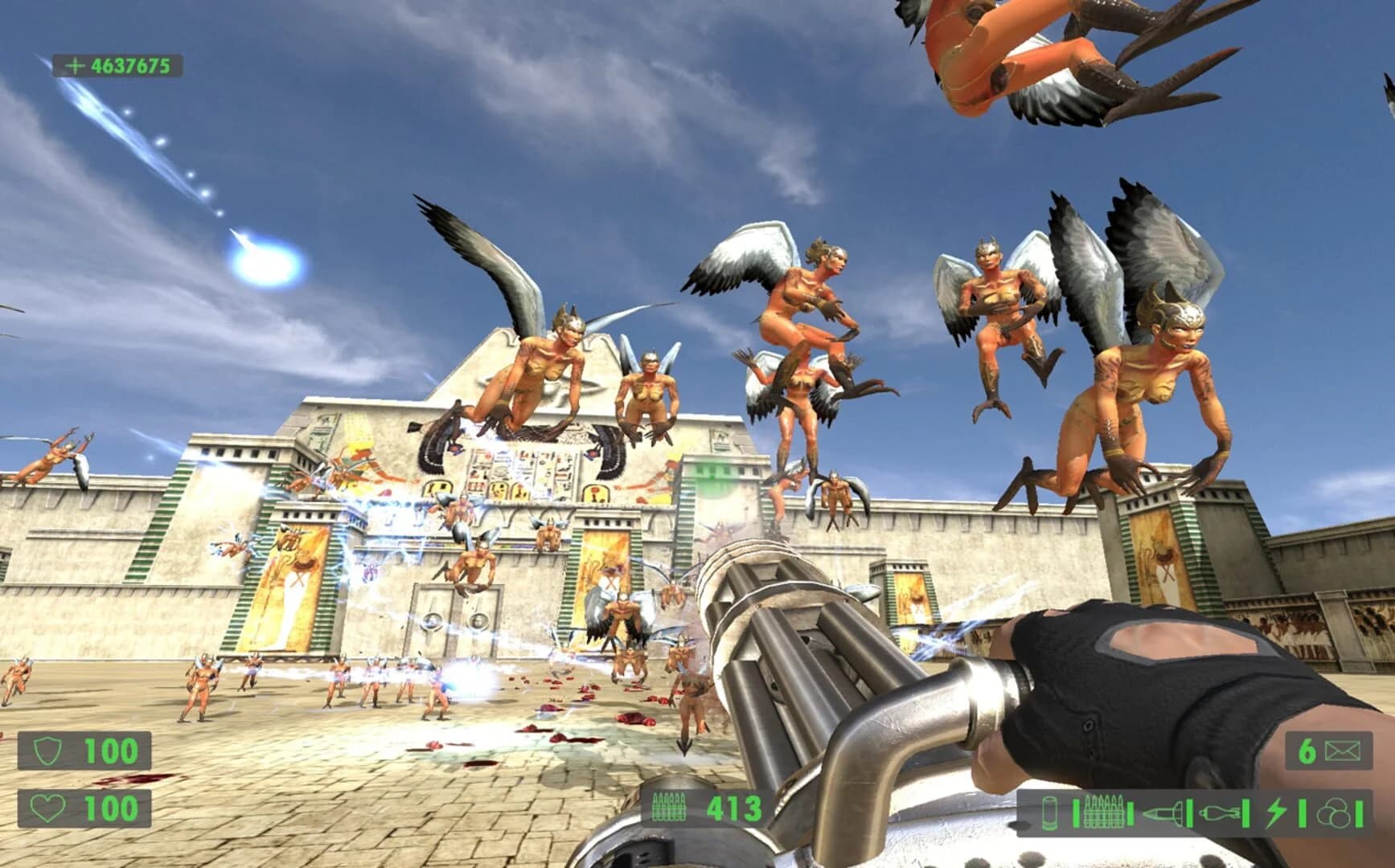Screen dimensions: 1395x868
Task: Click the green bar beside the lightning icon
Action: click(1303, 812)
